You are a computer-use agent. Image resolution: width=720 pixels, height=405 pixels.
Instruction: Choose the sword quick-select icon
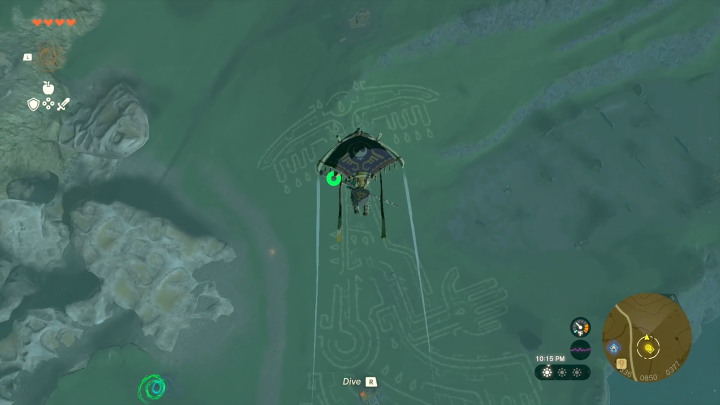[x=63, y=103]
